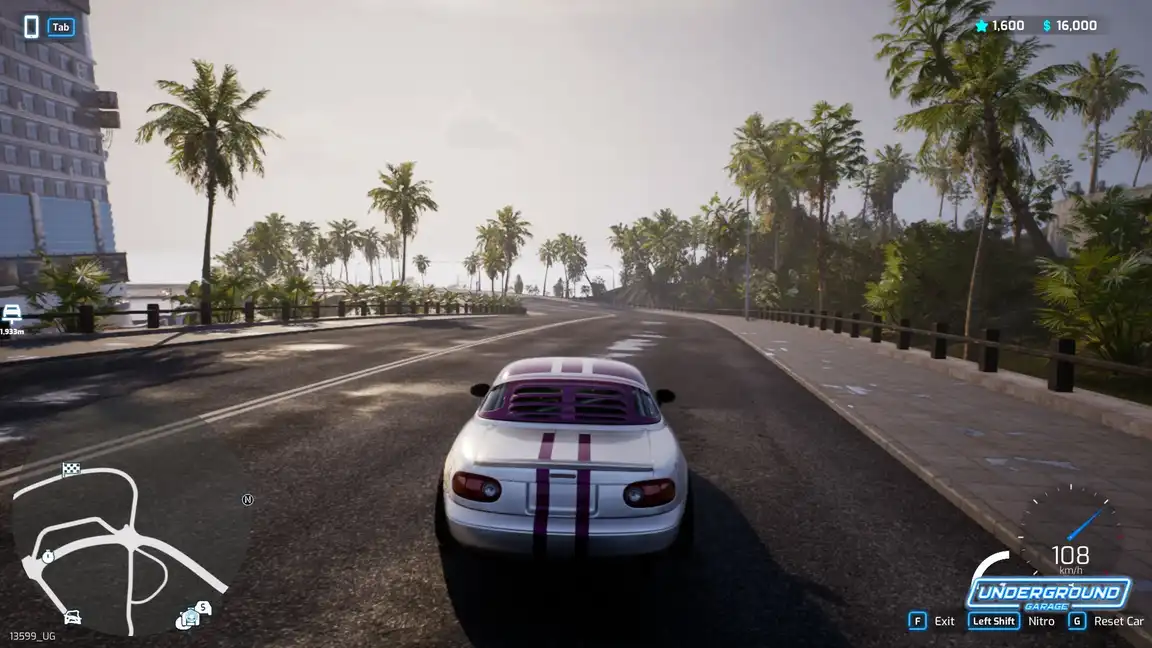Select the blue car marker on minimap
1152x648 pixels.
click(x=189, y=619)
